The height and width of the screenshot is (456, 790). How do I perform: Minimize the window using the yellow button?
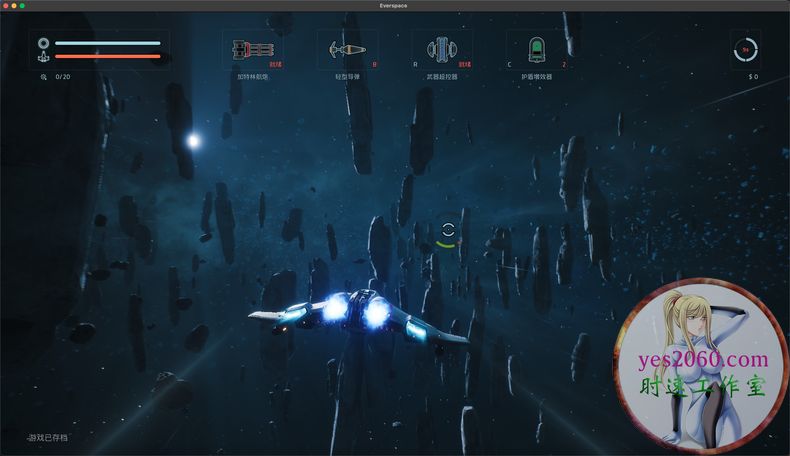14,6
